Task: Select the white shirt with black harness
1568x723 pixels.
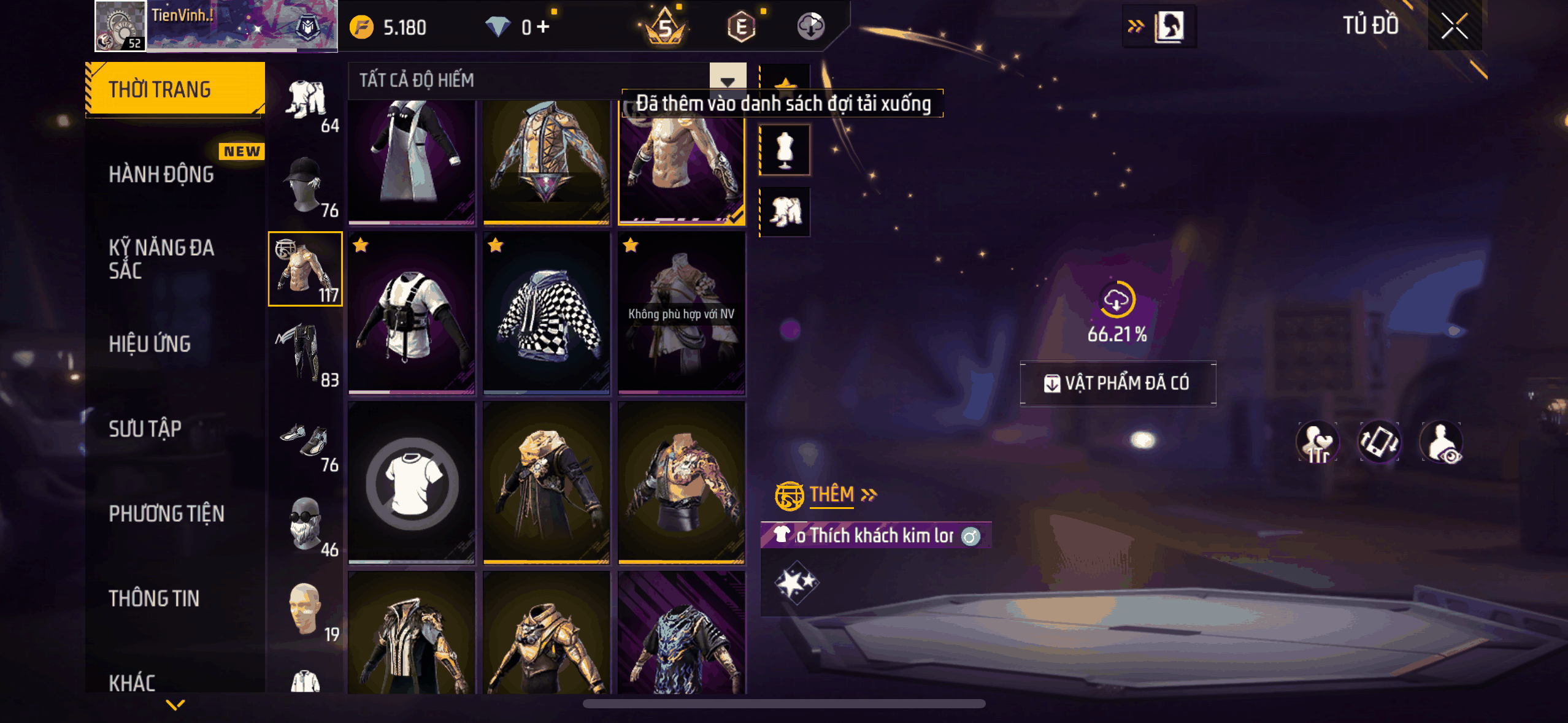Action: click(412, 313)
